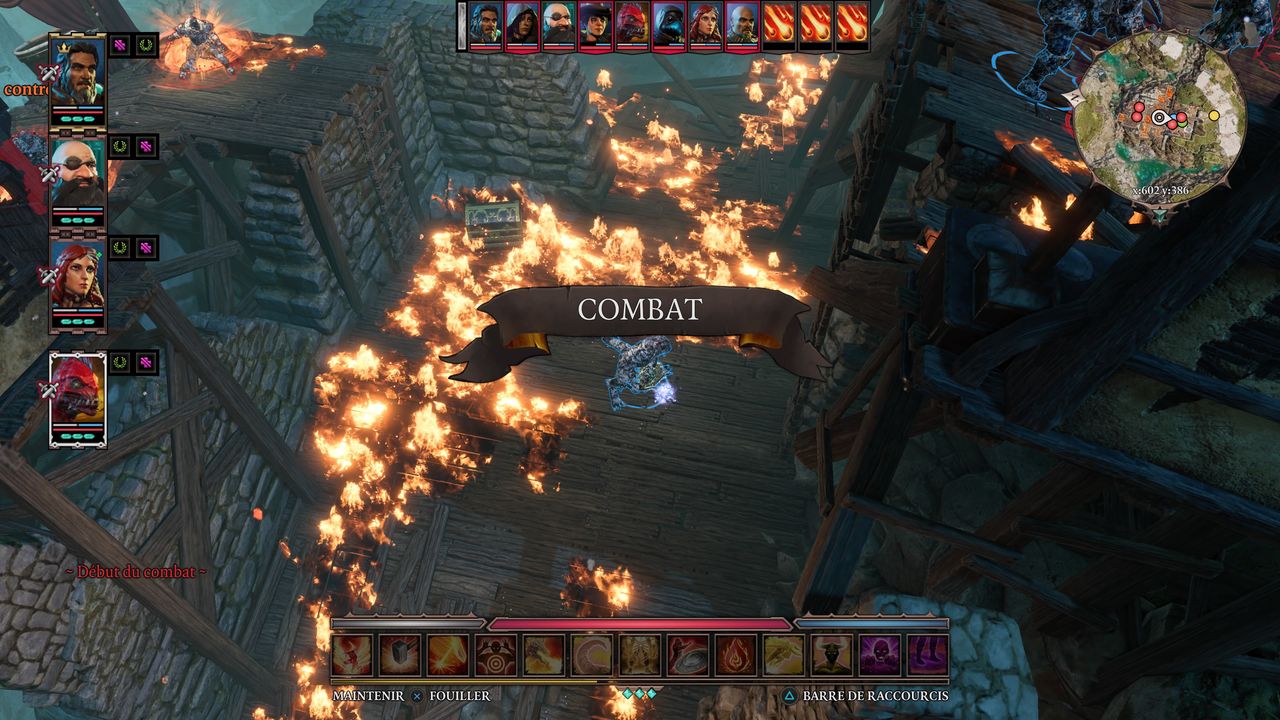Select the eyepatch dwarf party portrait
This screenshot has height=720, width=1280.
(x=77, y=170)
